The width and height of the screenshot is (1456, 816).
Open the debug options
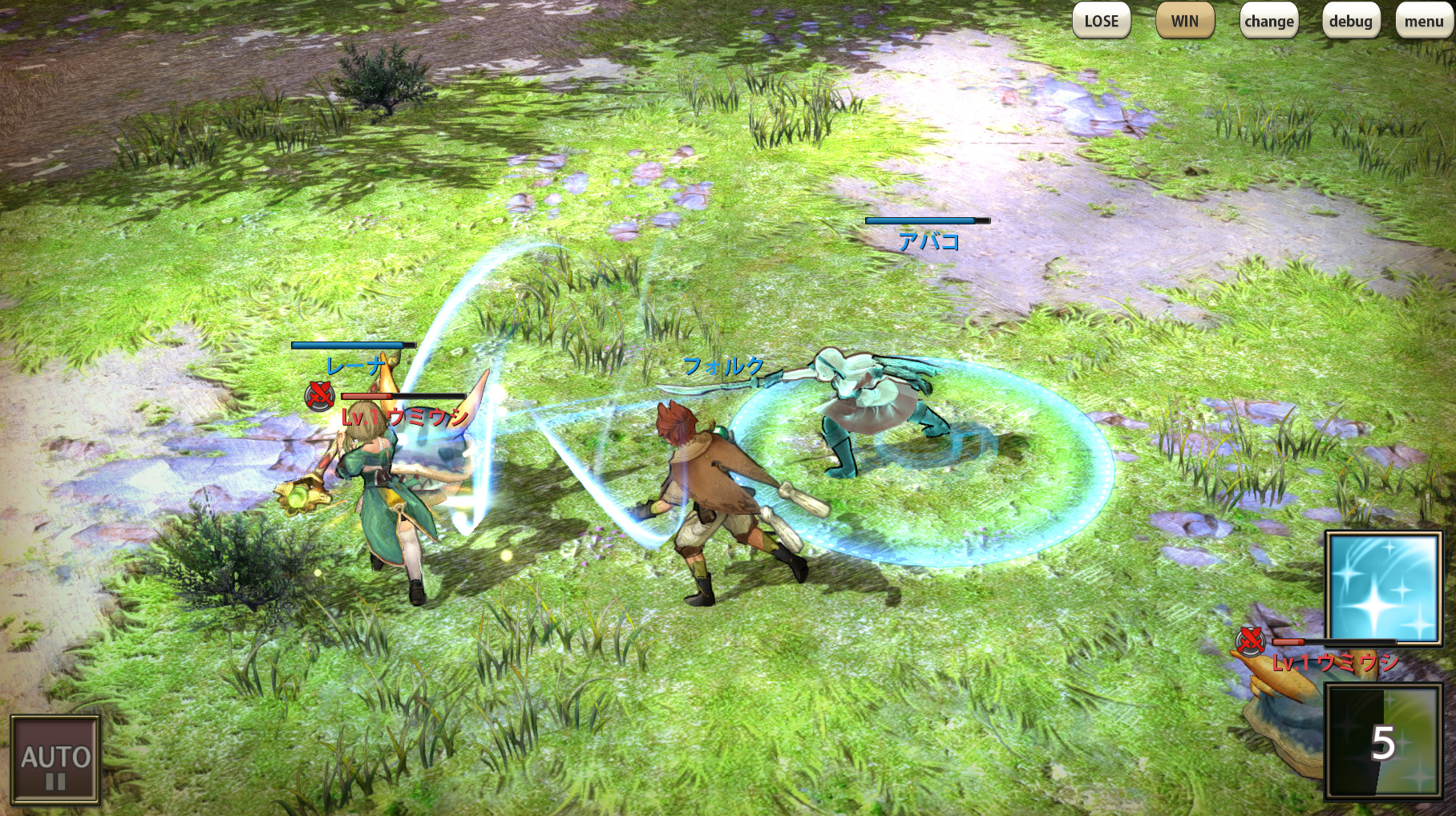coord(1350,22)
